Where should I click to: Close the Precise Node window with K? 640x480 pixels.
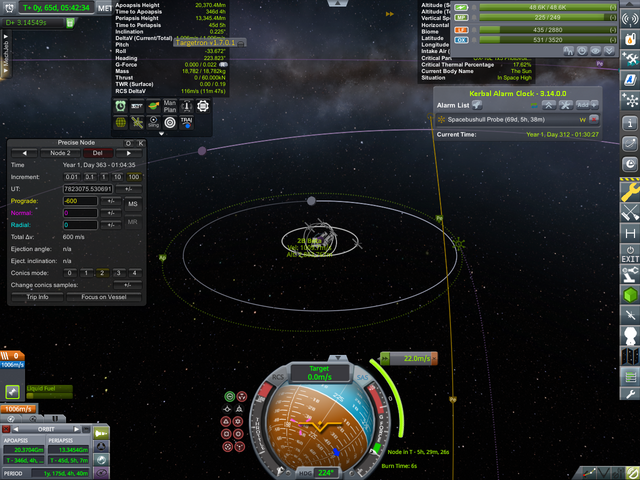(x=141, y=143)
